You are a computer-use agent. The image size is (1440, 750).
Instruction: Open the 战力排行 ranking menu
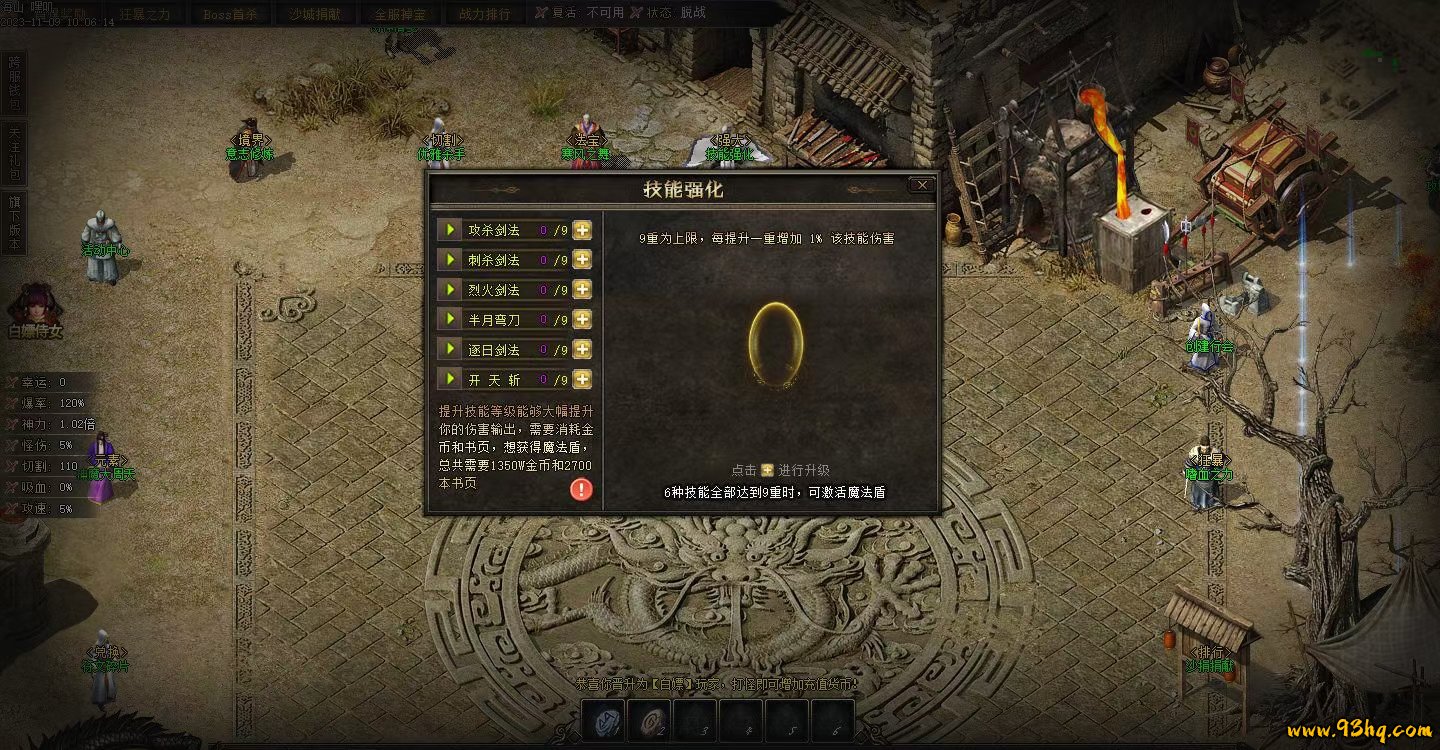coord(484,14)
